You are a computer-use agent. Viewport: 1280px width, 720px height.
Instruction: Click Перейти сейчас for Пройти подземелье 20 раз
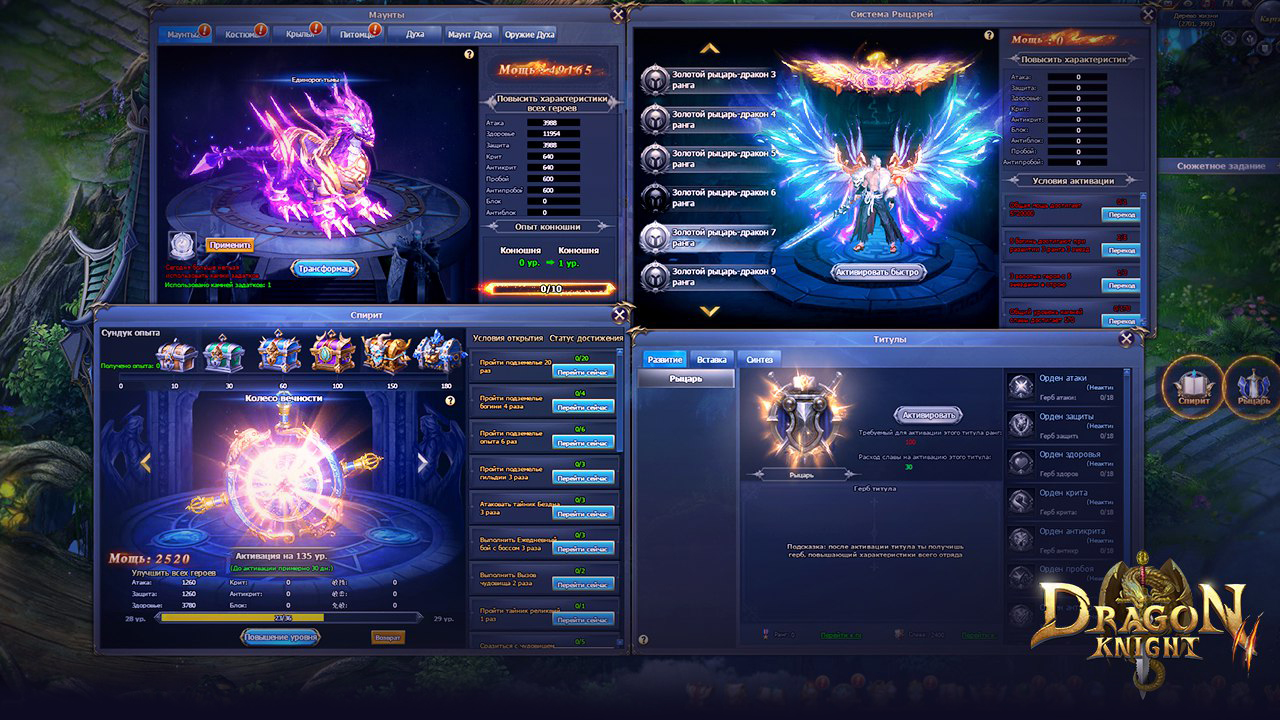(x=582, y=371)
